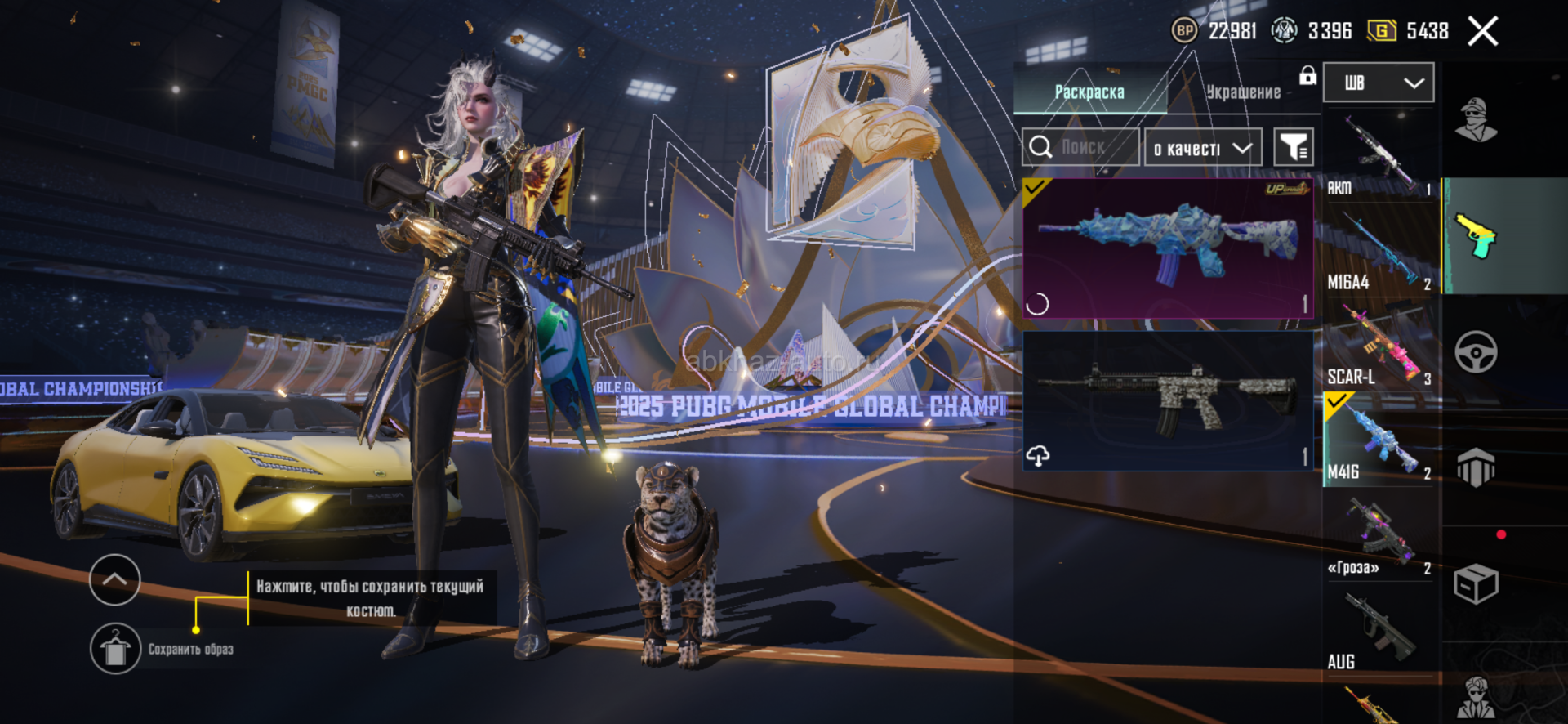Open the ШВ weapon type dropdown
1568x724 pixels.
coord(1378,83)
